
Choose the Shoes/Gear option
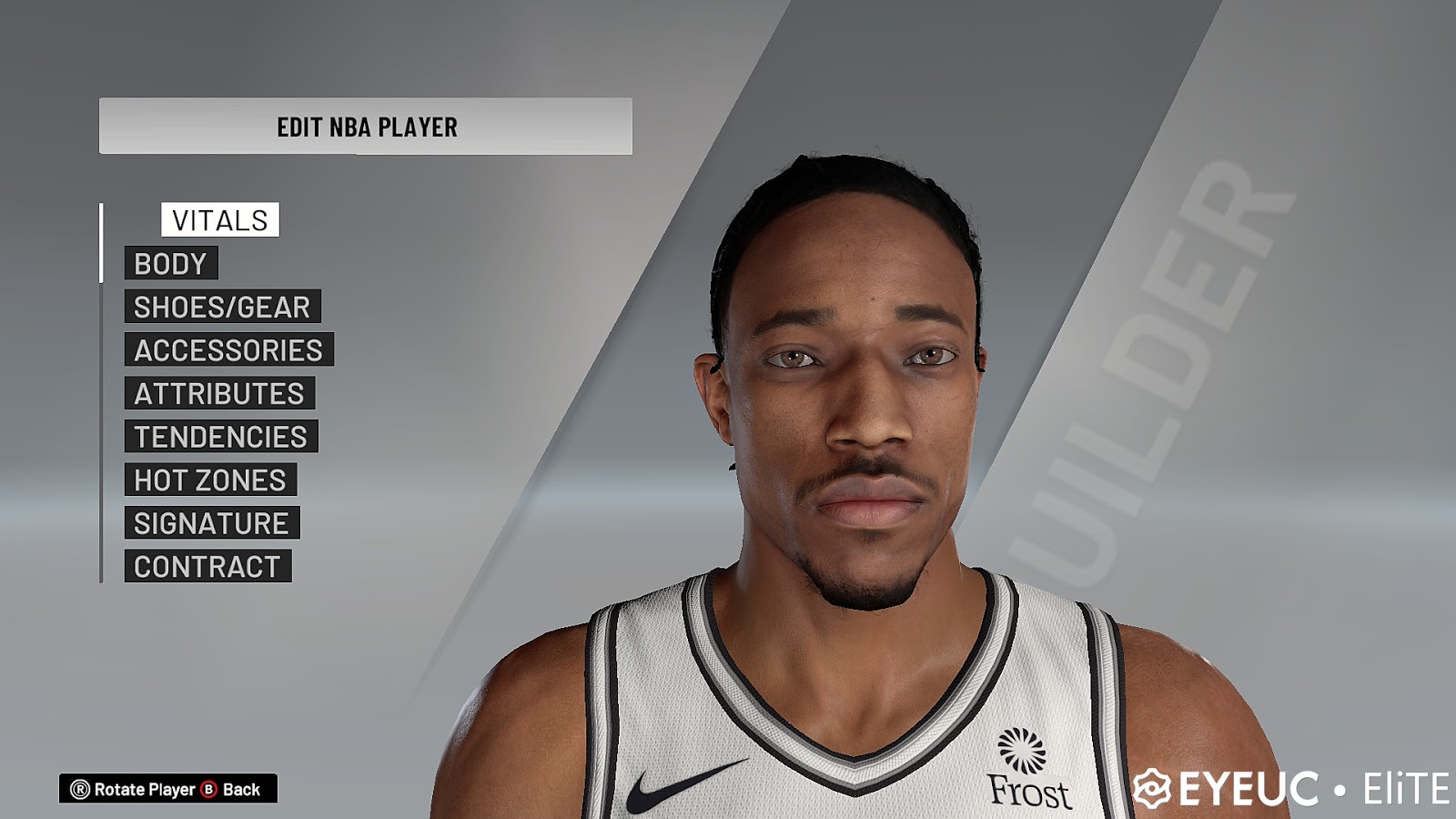coord(222,308)
